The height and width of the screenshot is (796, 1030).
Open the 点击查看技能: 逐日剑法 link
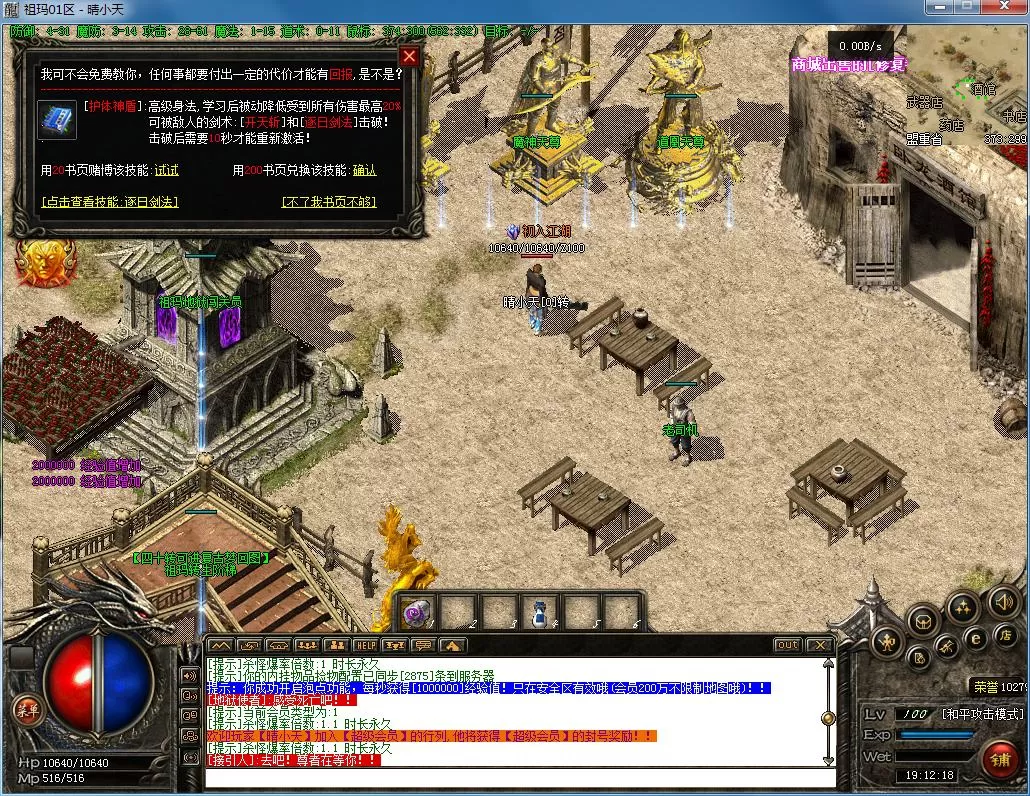(x=110, y=202)
